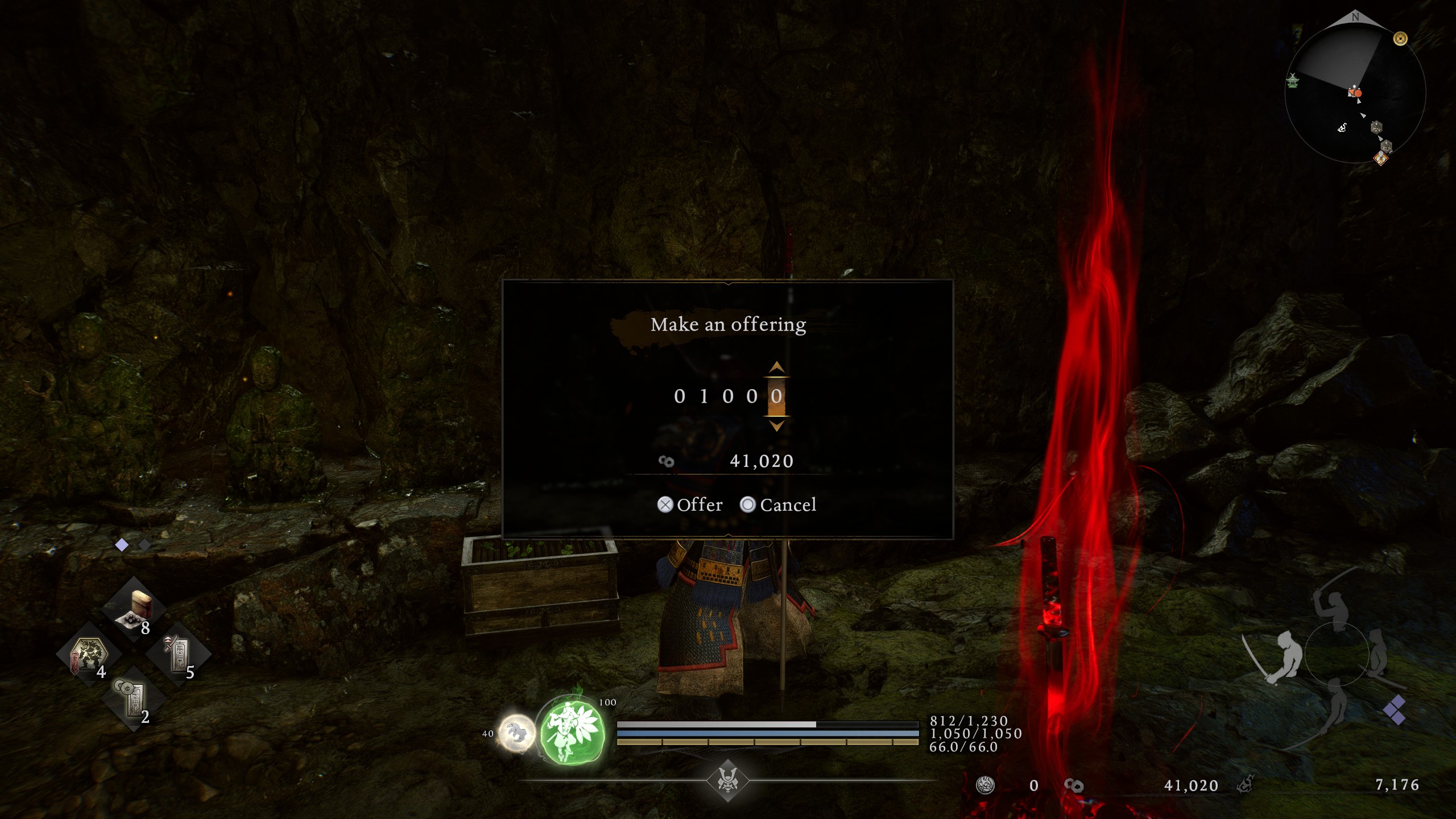This screenshot has width=1456, height=819.
Task: Use the sword talisman shortcut item
Action: click(x=179, y=655)
